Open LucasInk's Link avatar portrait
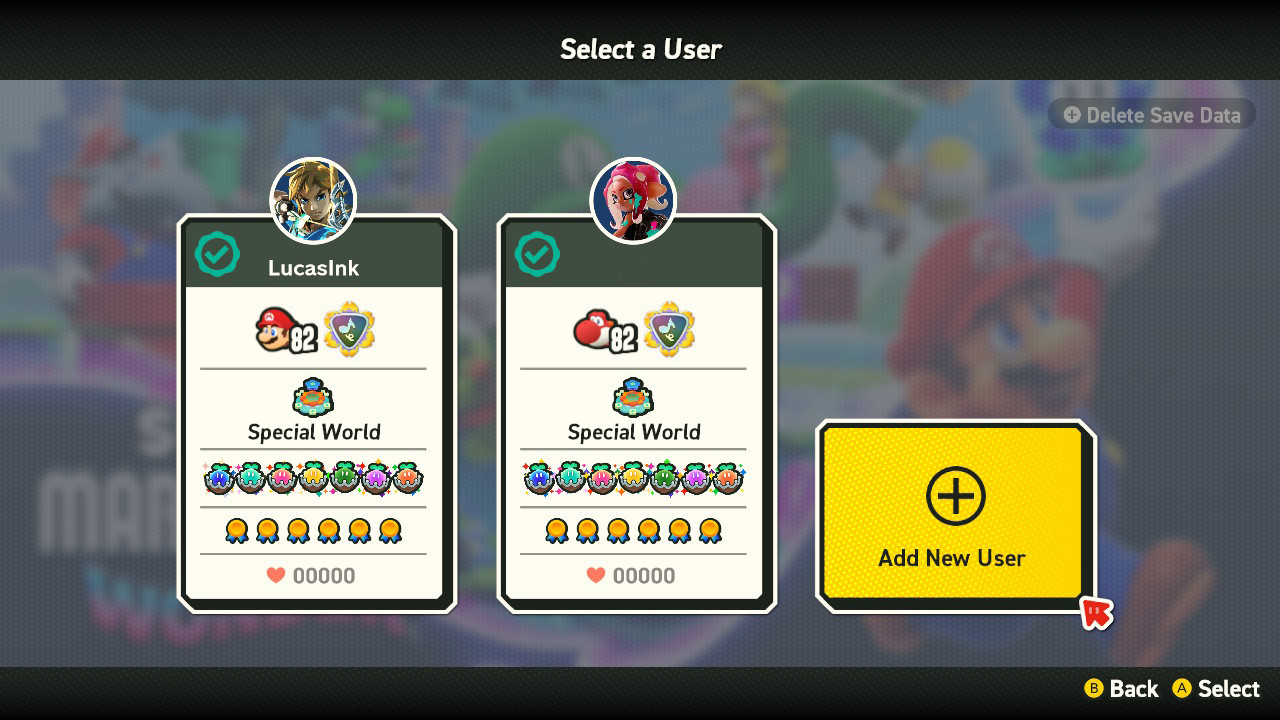The image size is (1280, 720). click(313, 200)
